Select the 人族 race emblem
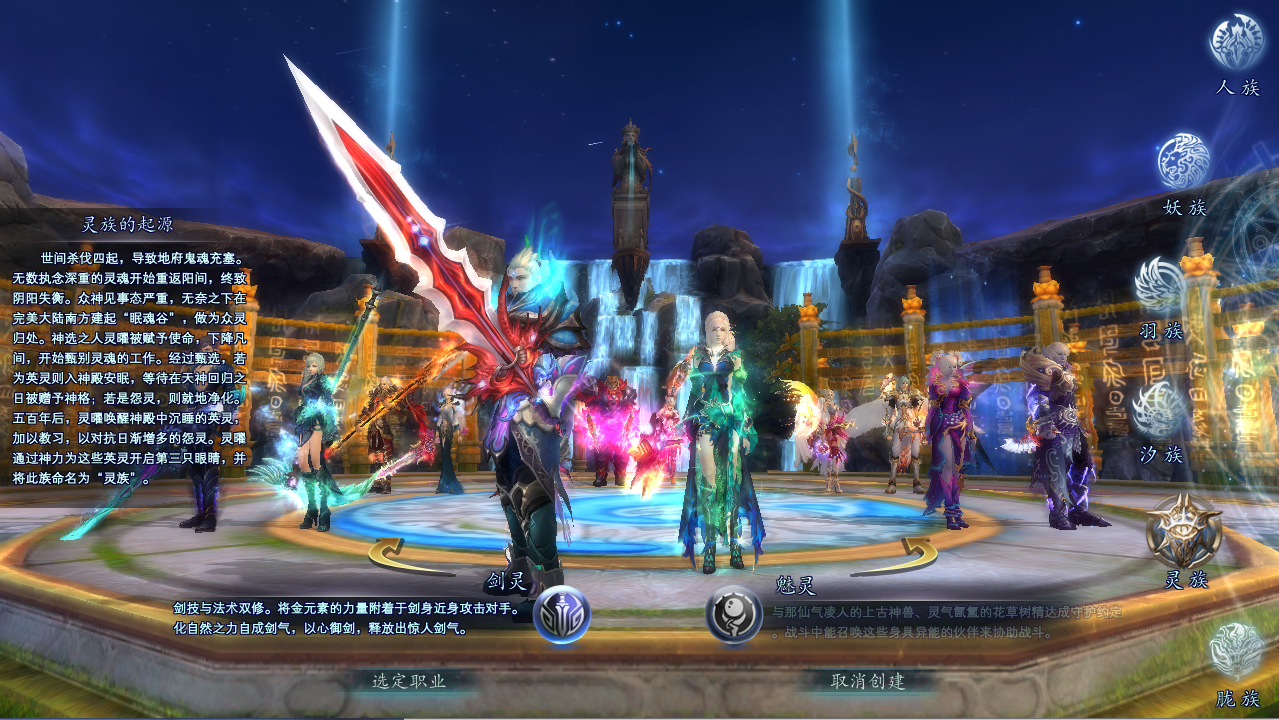This screenshot has height=720, width=1279. tap(1236, 42)
